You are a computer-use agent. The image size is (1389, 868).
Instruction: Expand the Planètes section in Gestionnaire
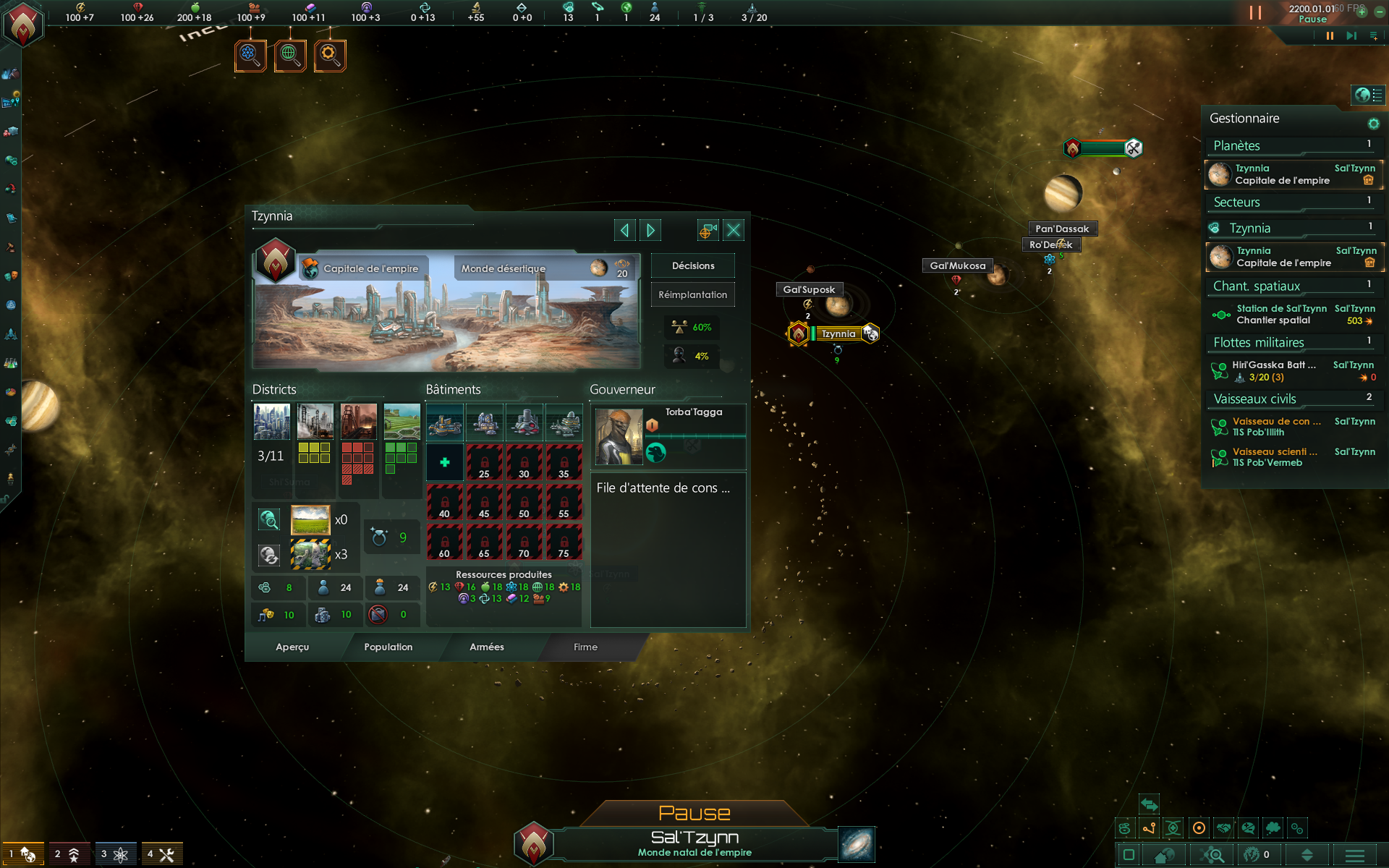[x=1292, y=145]
